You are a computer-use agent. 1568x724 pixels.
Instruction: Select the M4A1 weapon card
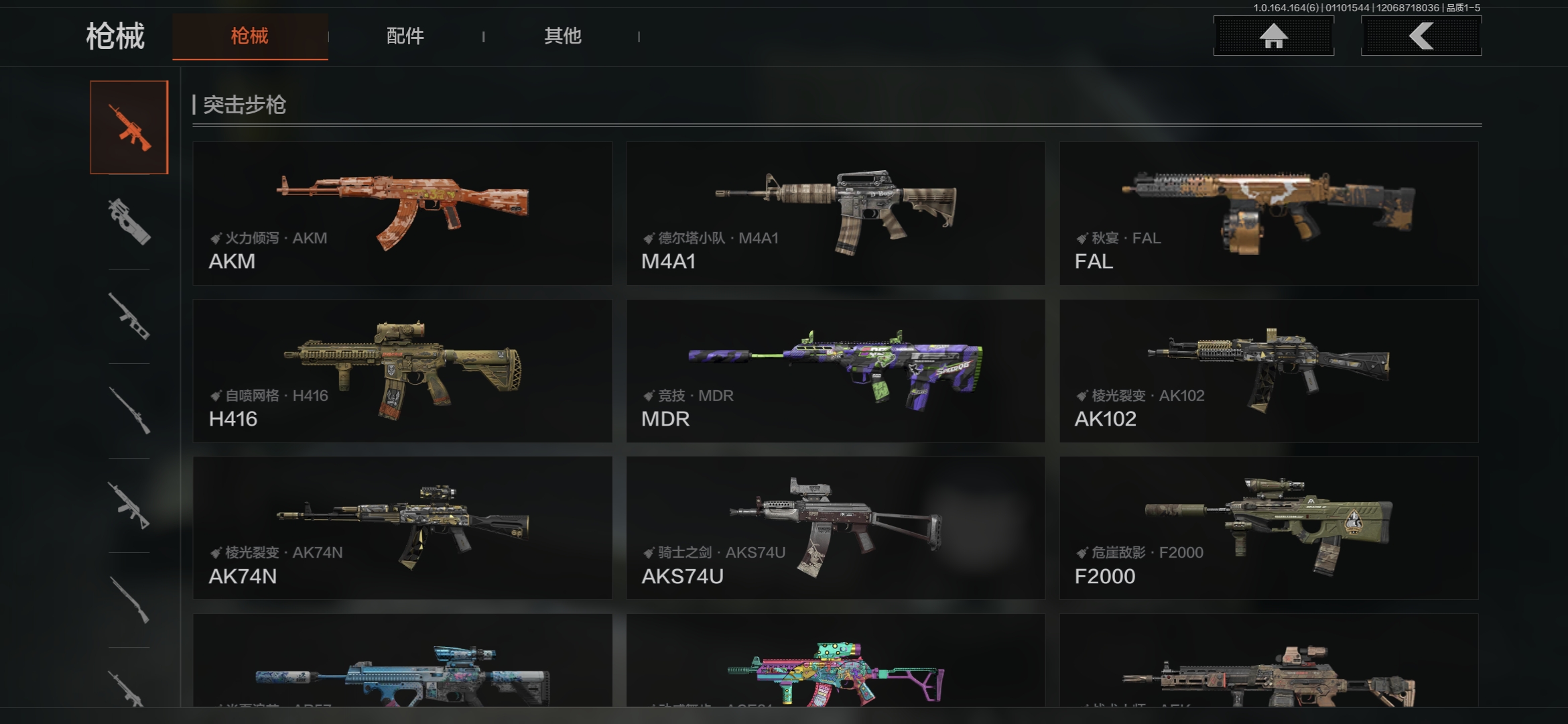[x=836, y=213]
